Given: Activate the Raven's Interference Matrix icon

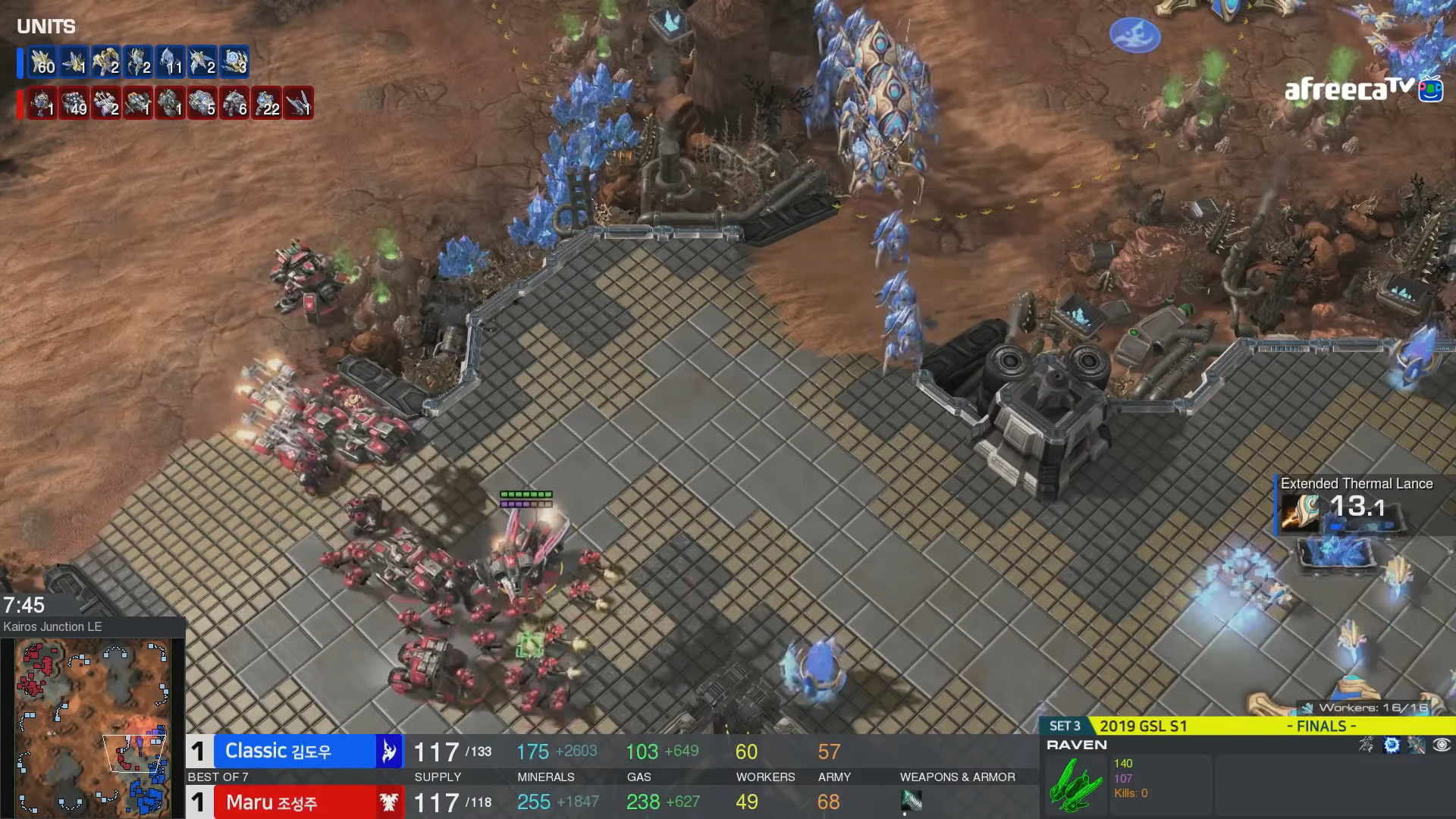Looking at the screenshot, I should [1392, 745].
